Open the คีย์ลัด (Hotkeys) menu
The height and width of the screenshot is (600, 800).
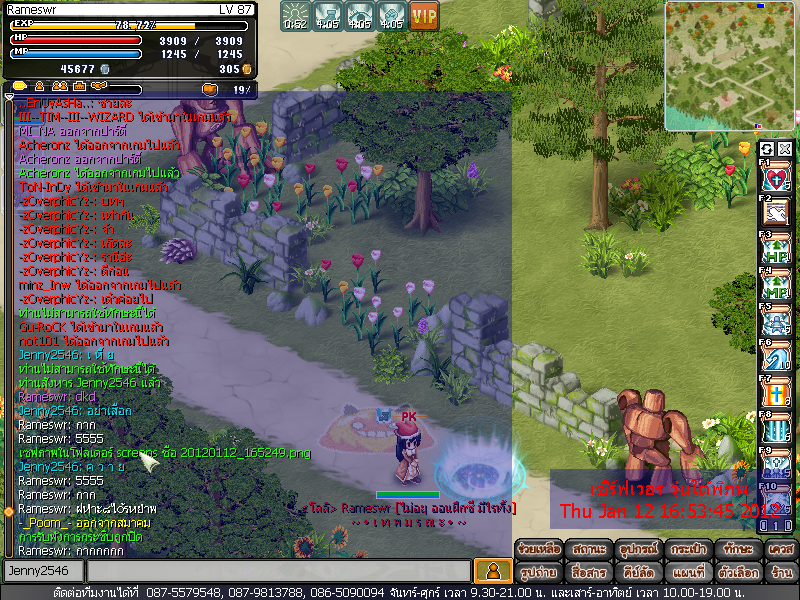coord(639,573)
